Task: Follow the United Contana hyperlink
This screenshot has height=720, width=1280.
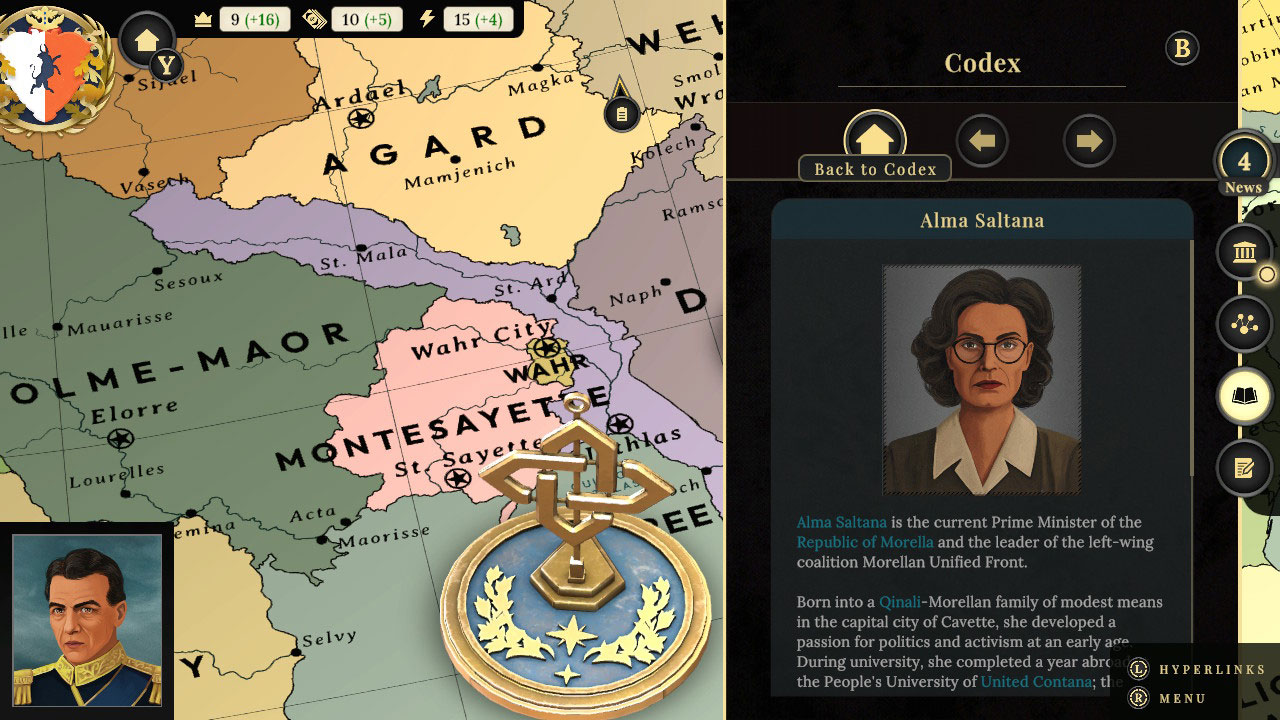Action: click(x=1035, y=682)
